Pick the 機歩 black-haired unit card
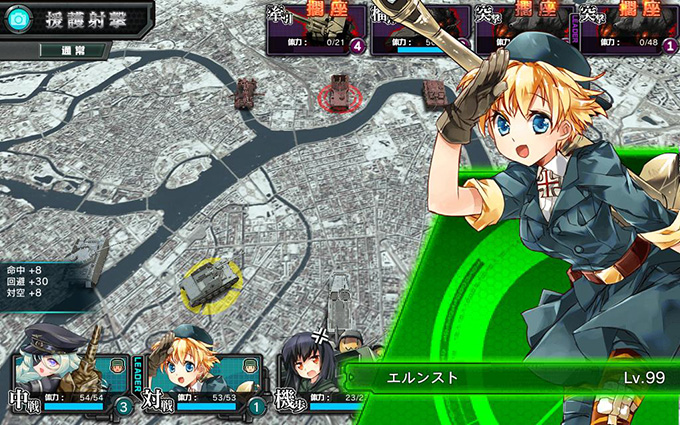Viewport: 680px width, 425px height. point(310,375)
